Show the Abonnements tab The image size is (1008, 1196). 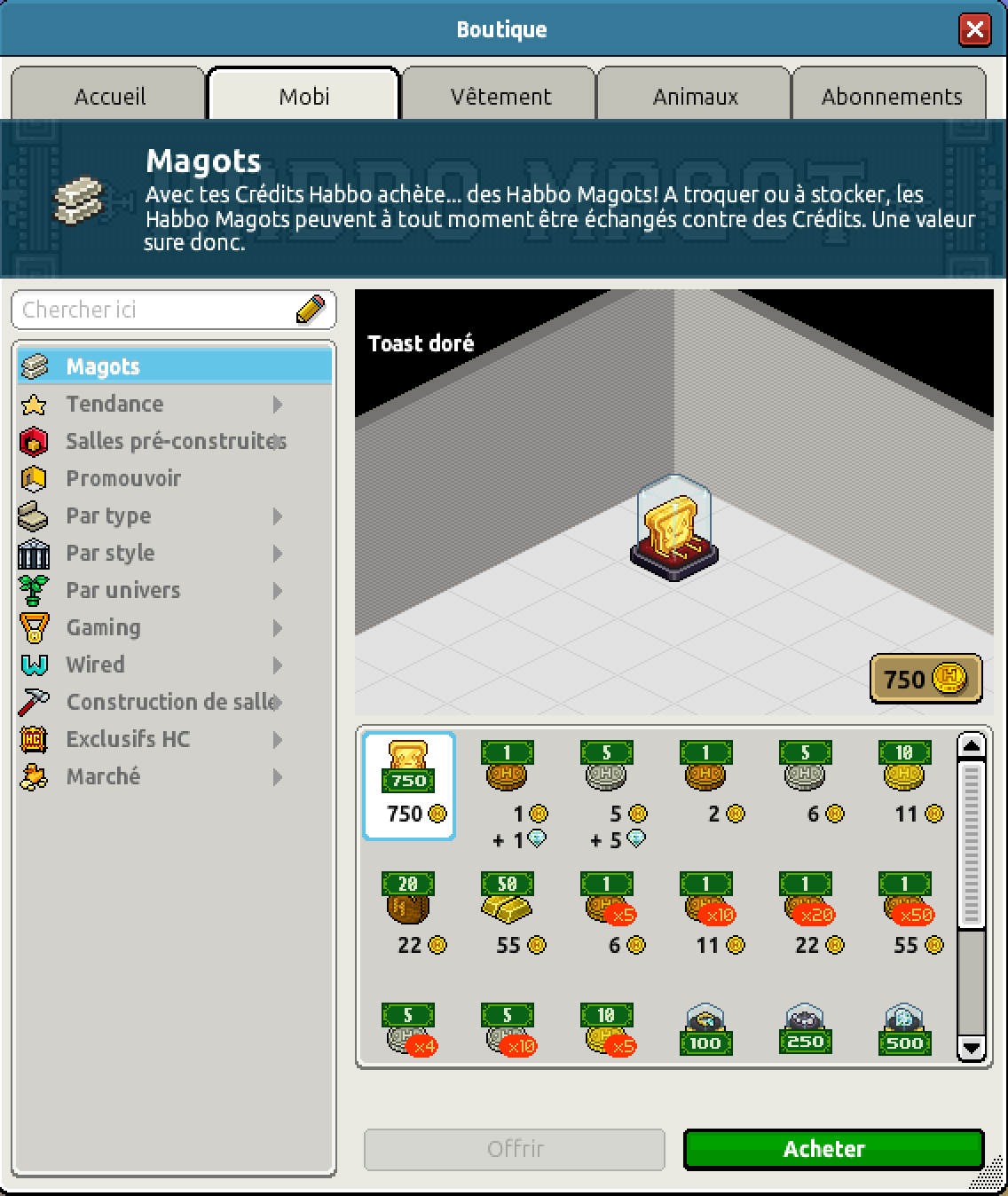click(891, 96)
